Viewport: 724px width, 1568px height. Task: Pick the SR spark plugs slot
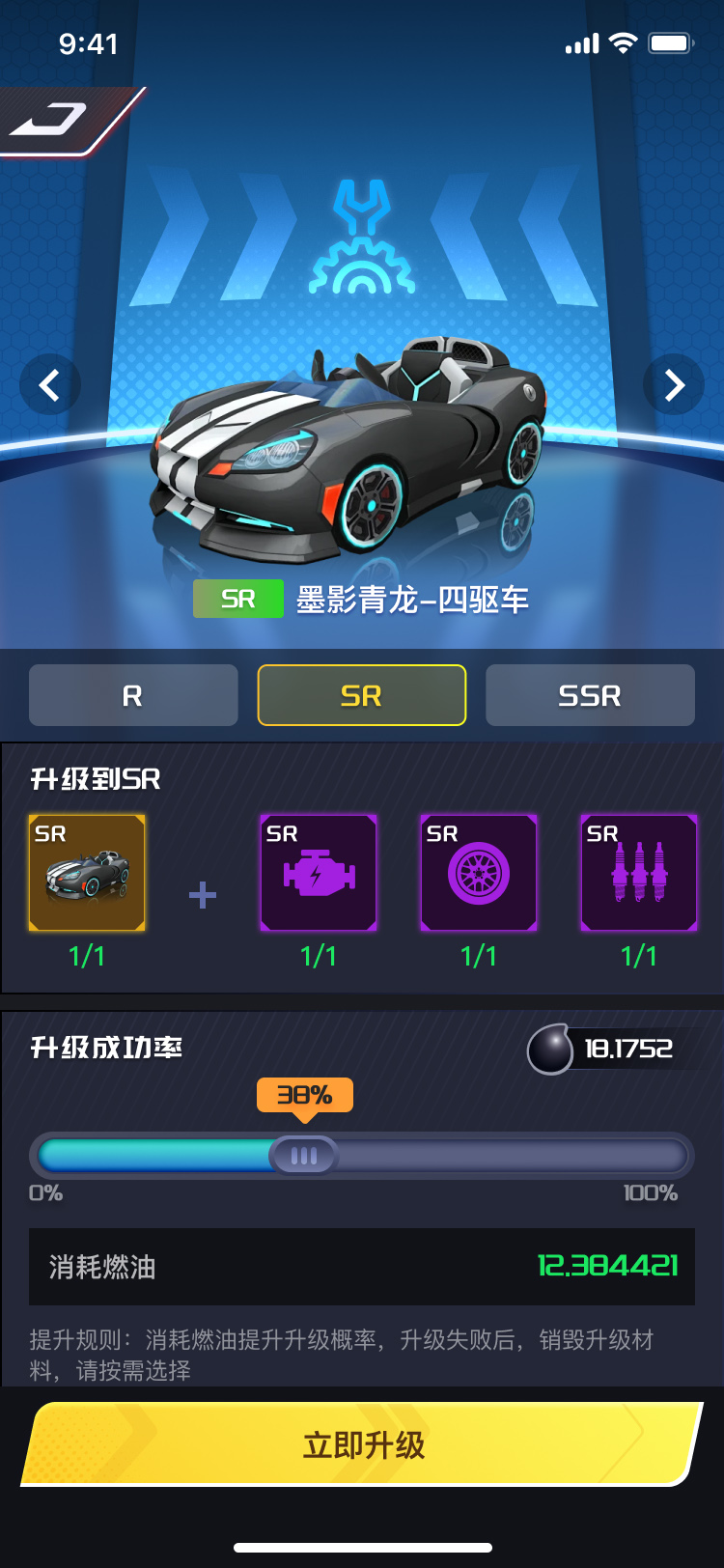point(639,873)
